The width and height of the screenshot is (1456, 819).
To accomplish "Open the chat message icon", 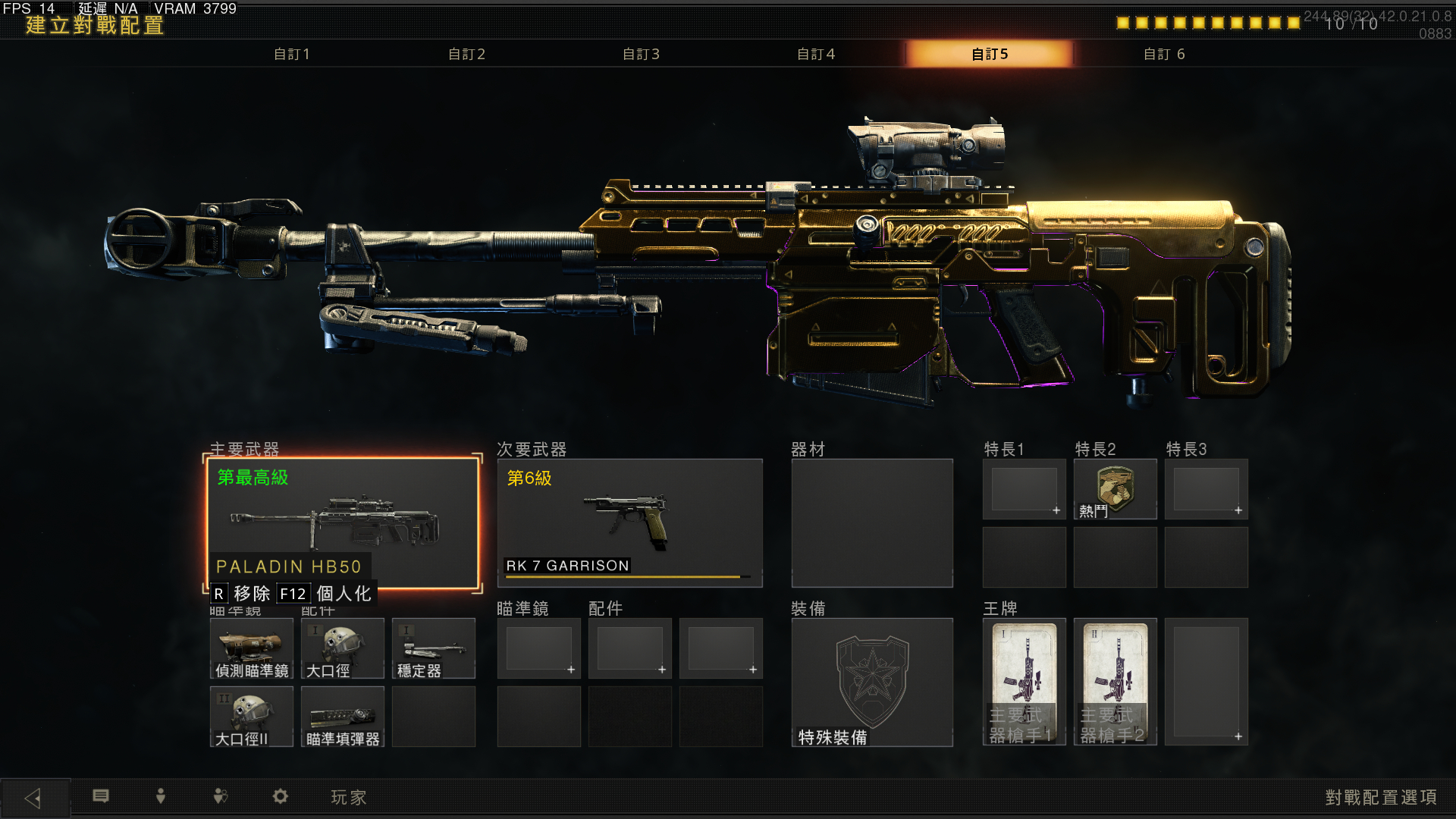I will pyautogui.click(x=101, y=796).
